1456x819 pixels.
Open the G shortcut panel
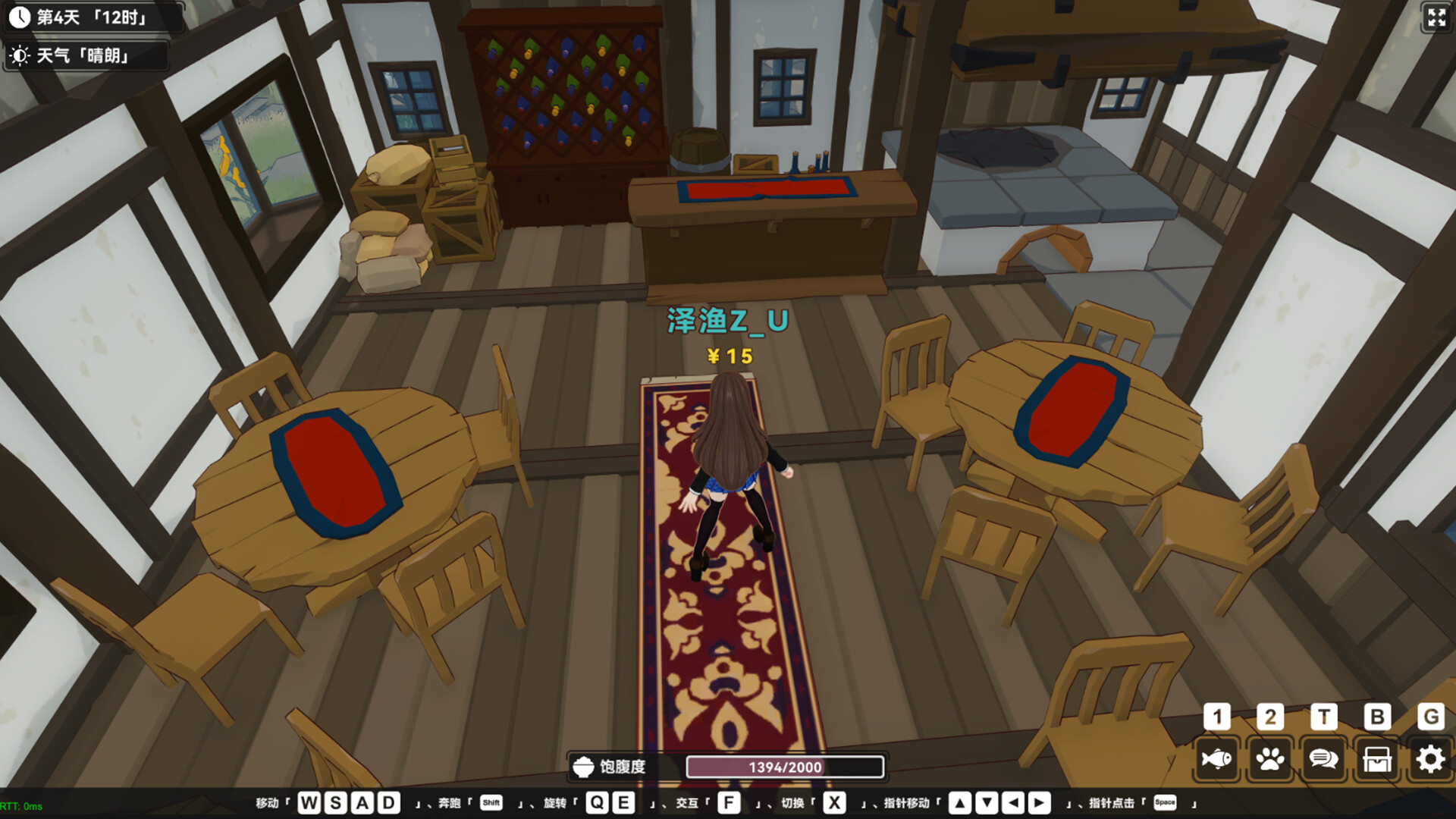(1429, 717)
